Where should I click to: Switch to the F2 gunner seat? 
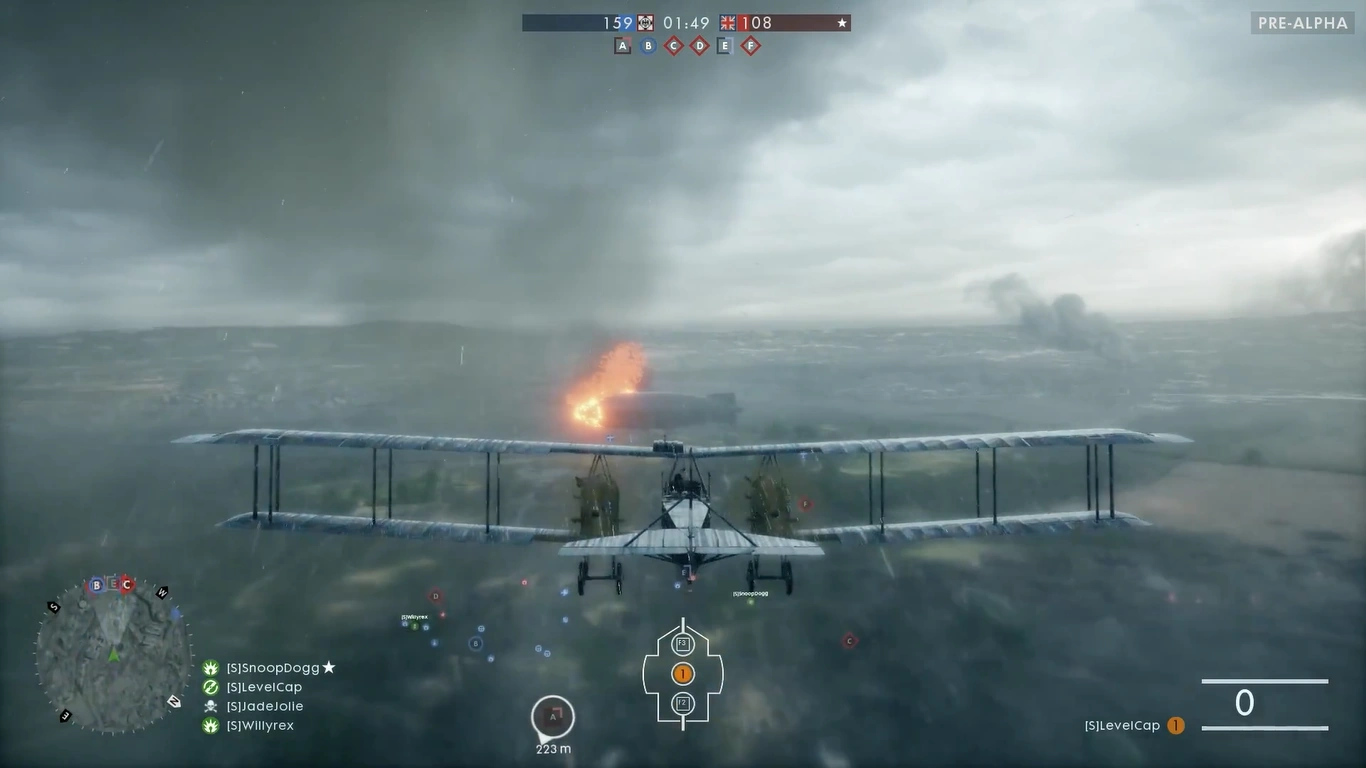point(683,703)
